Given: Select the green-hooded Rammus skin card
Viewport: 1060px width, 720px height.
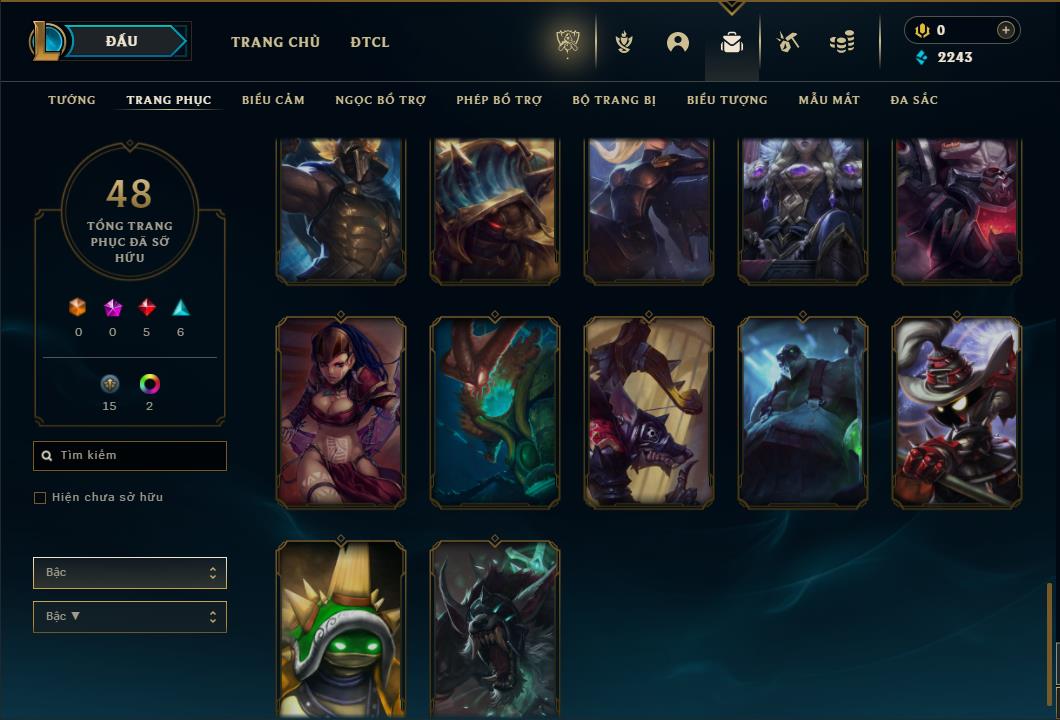Looking at the screenshot, I should point(341,630).
